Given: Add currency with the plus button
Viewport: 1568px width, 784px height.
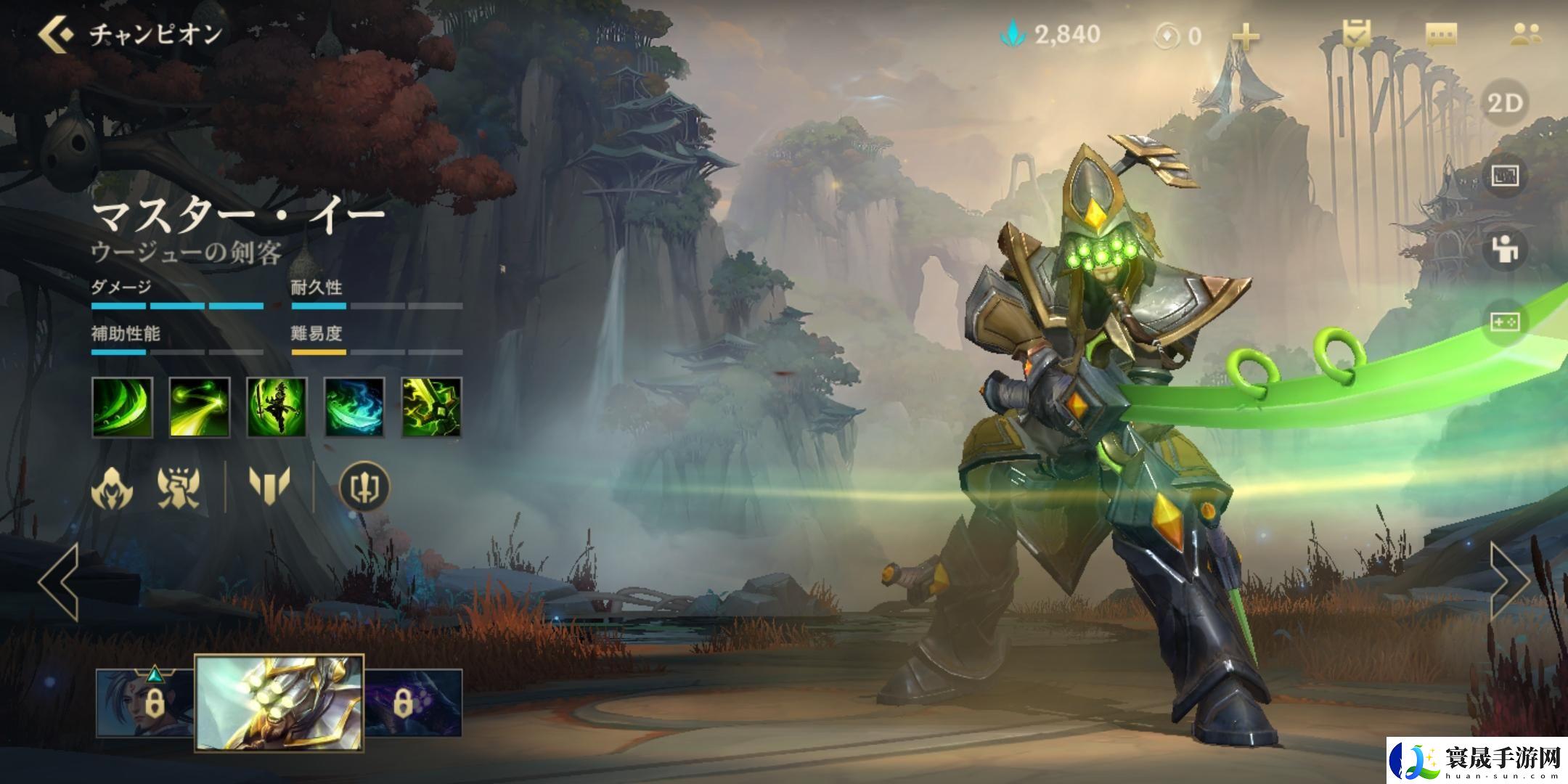Looking at the screenshot, I should coord(1246,36).
